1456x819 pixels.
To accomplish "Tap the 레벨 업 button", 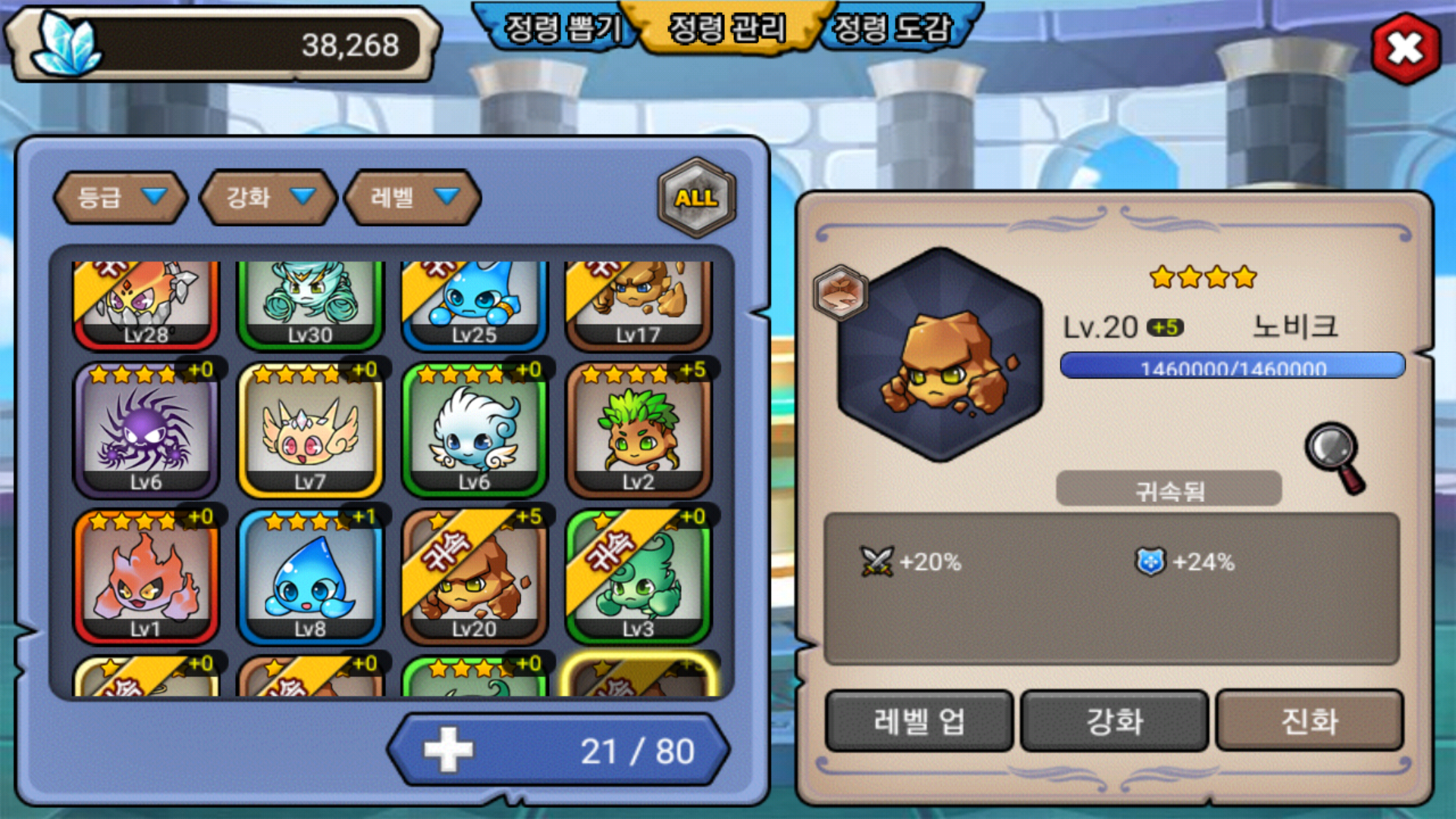I will pos(919,720).
